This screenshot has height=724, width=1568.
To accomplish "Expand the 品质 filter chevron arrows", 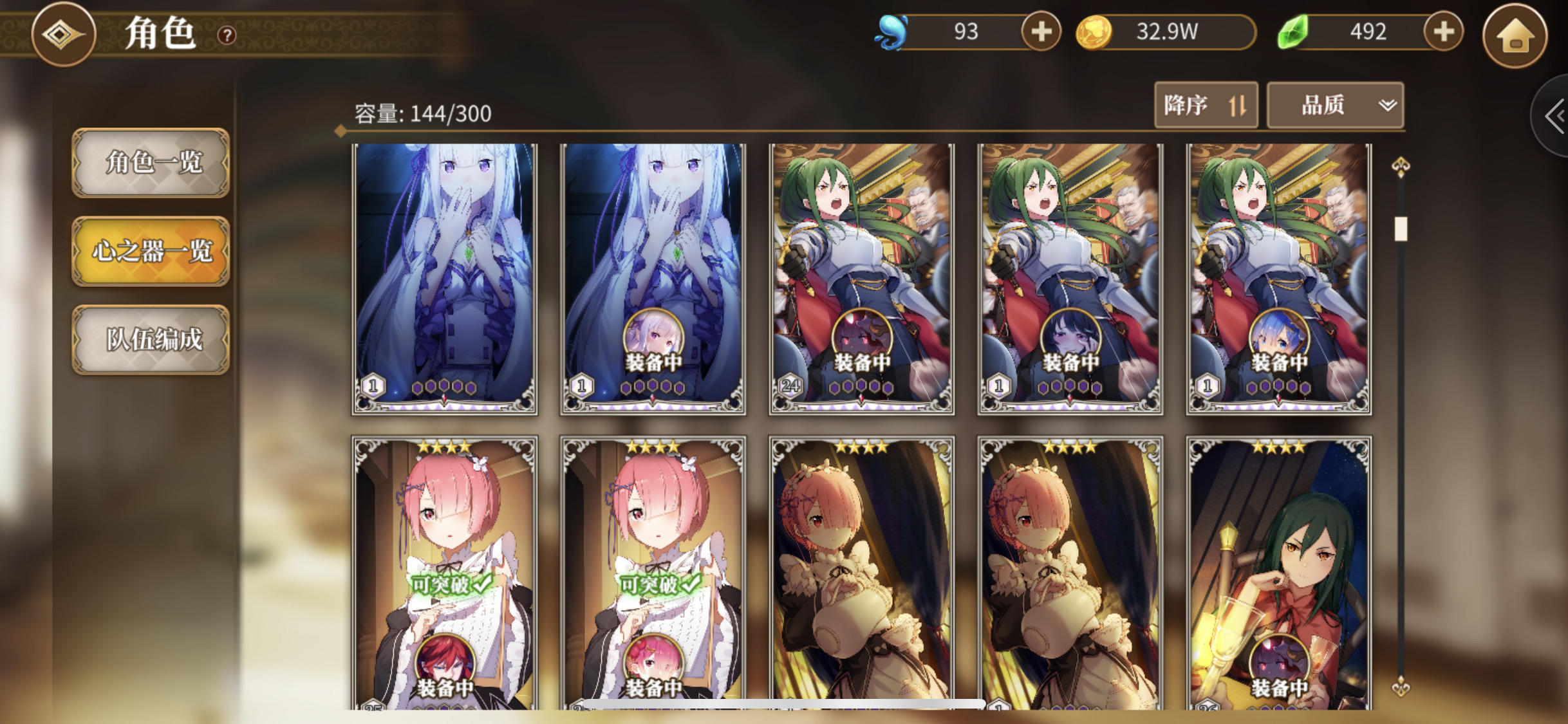I will 1388,105.
